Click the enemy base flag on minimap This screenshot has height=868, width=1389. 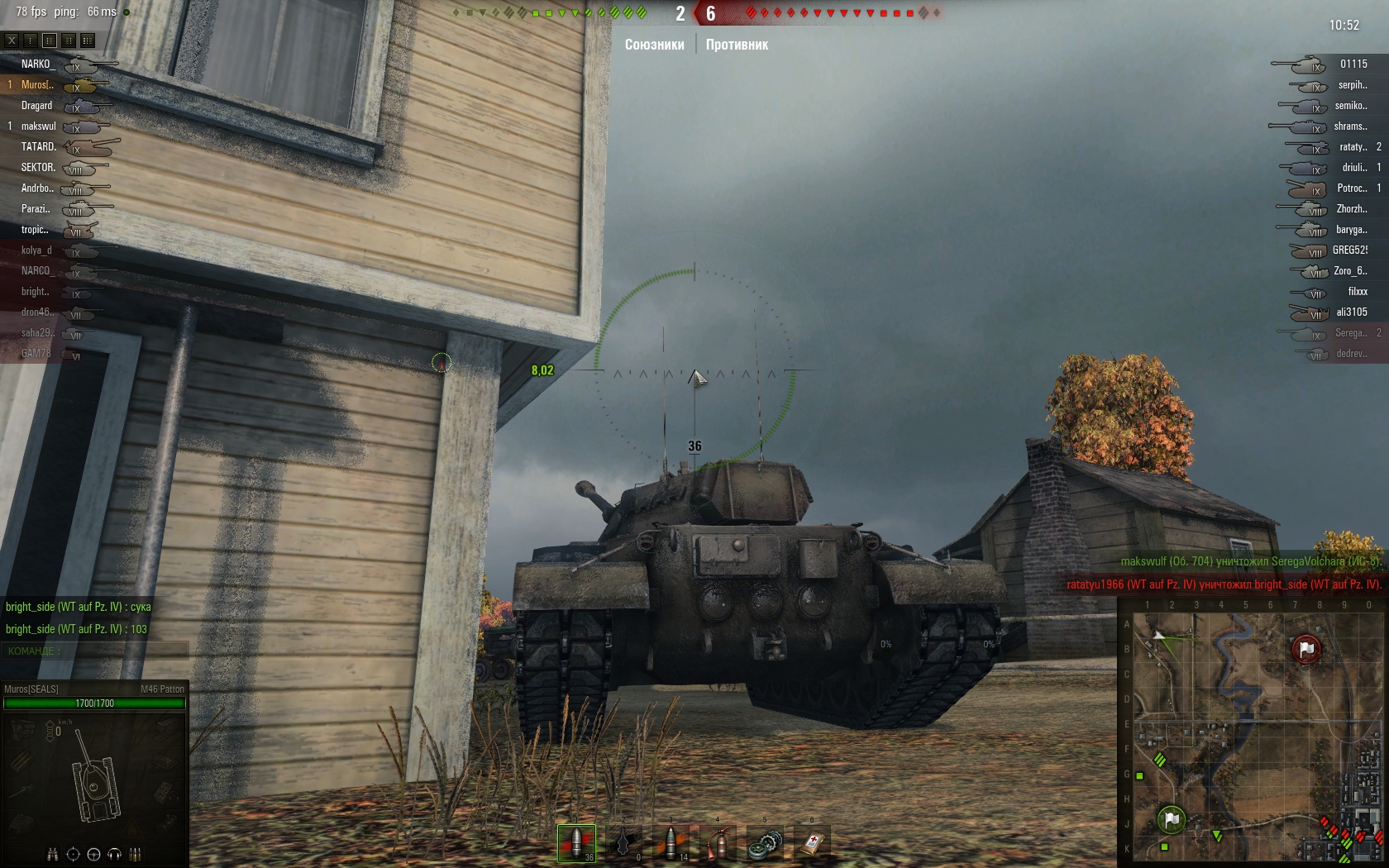click(x=1305, y=650)
